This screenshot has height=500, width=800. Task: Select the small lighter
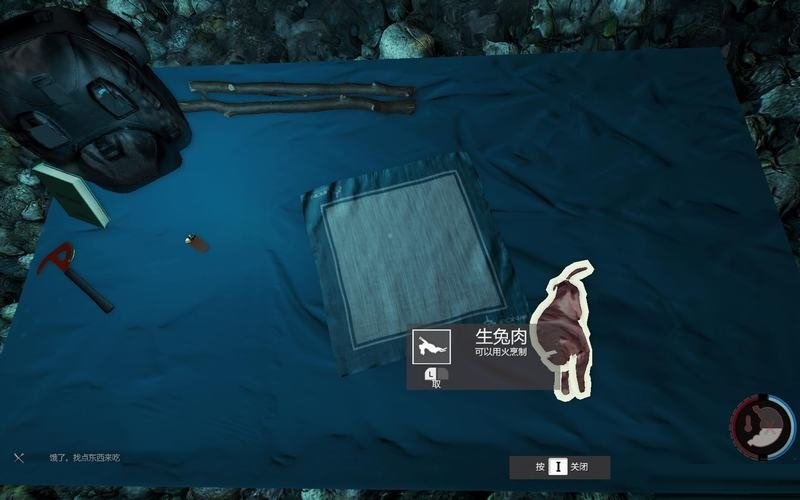point(196,242)
